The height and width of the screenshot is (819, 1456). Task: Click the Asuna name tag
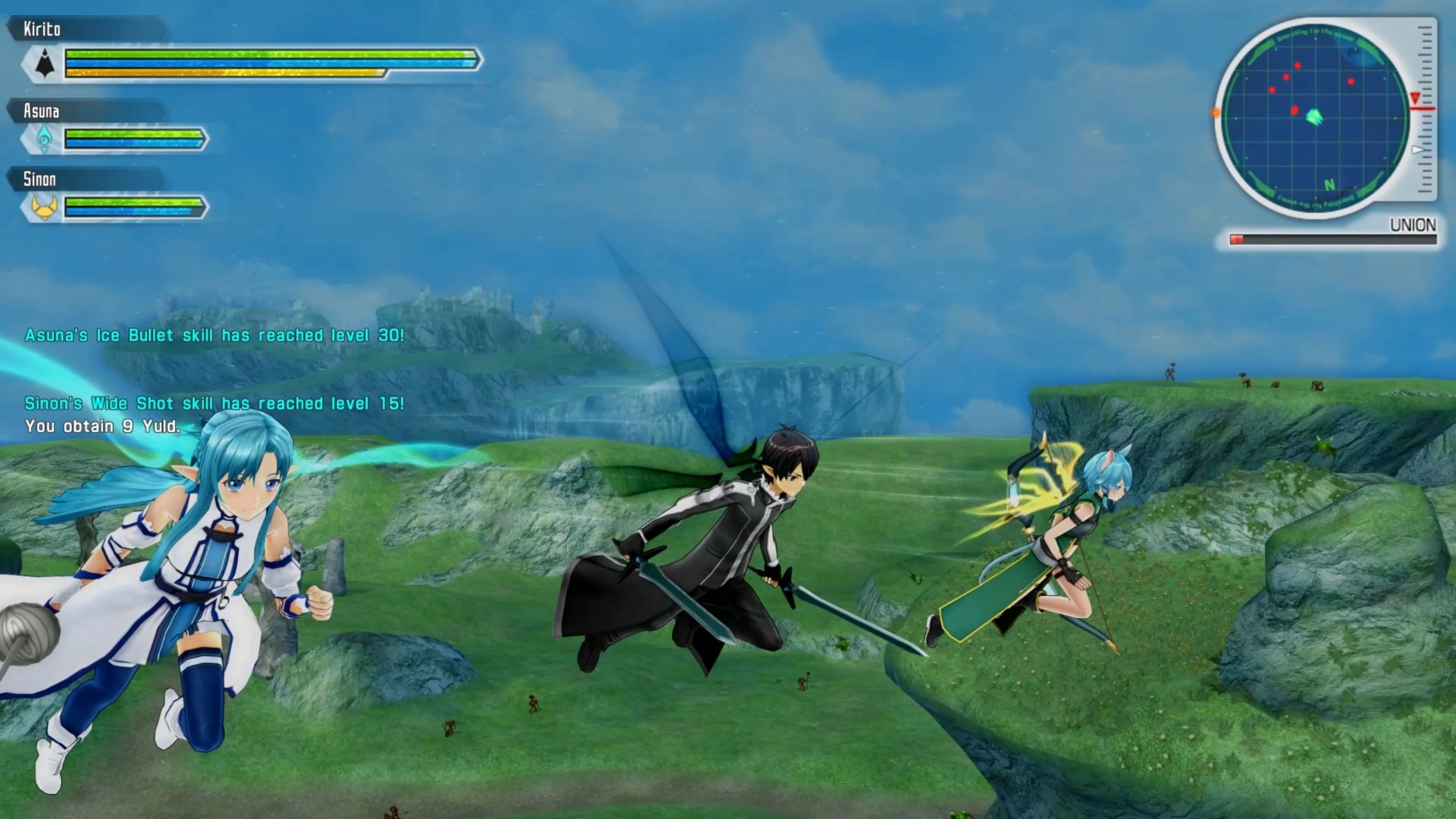click(x=41, y=111)
